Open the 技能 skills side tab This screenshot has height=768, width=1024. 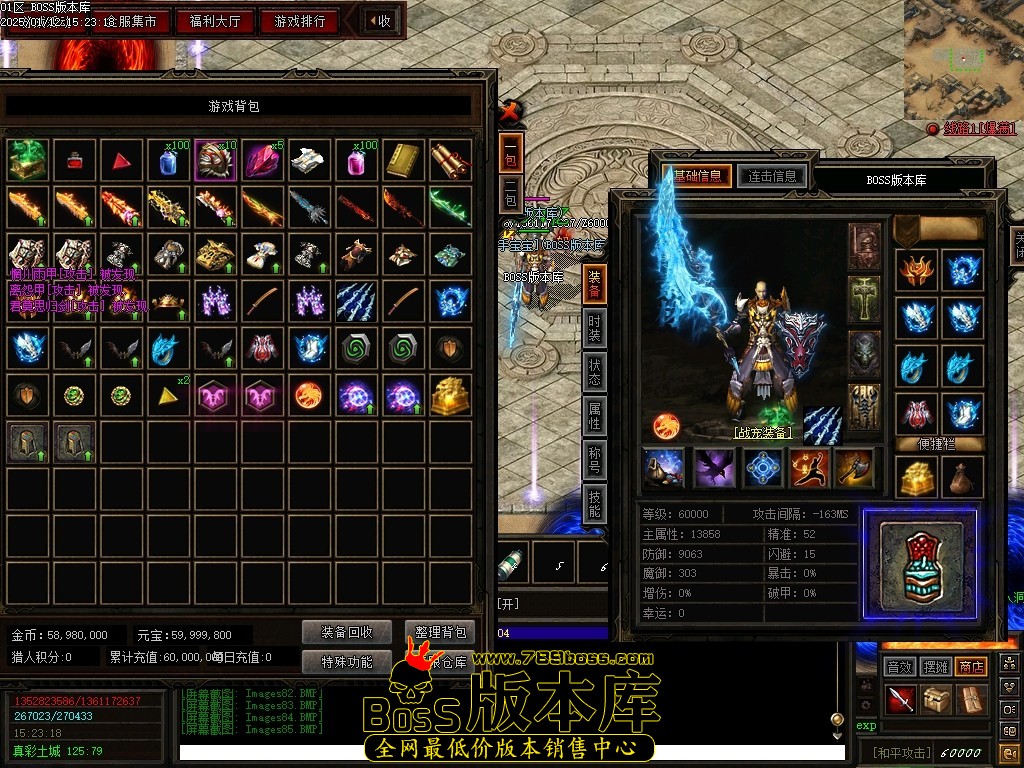point(594,503)
